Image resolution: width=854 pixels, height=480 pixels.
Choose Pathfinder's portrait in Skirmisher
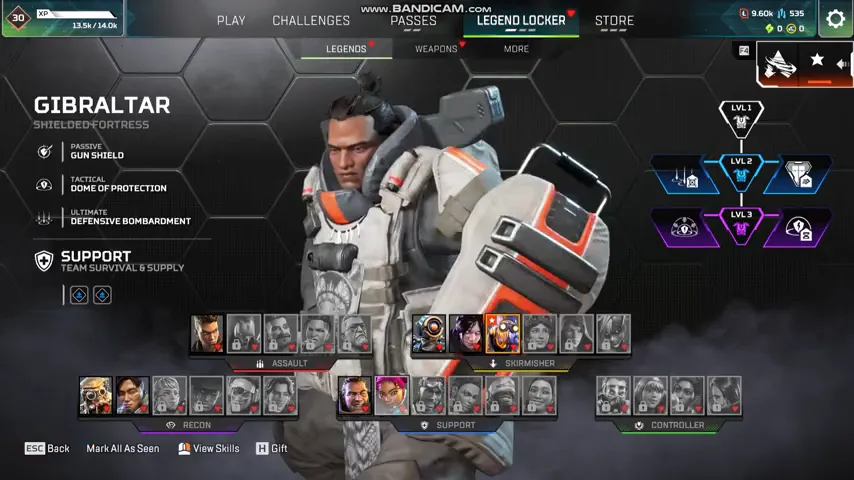429,334
